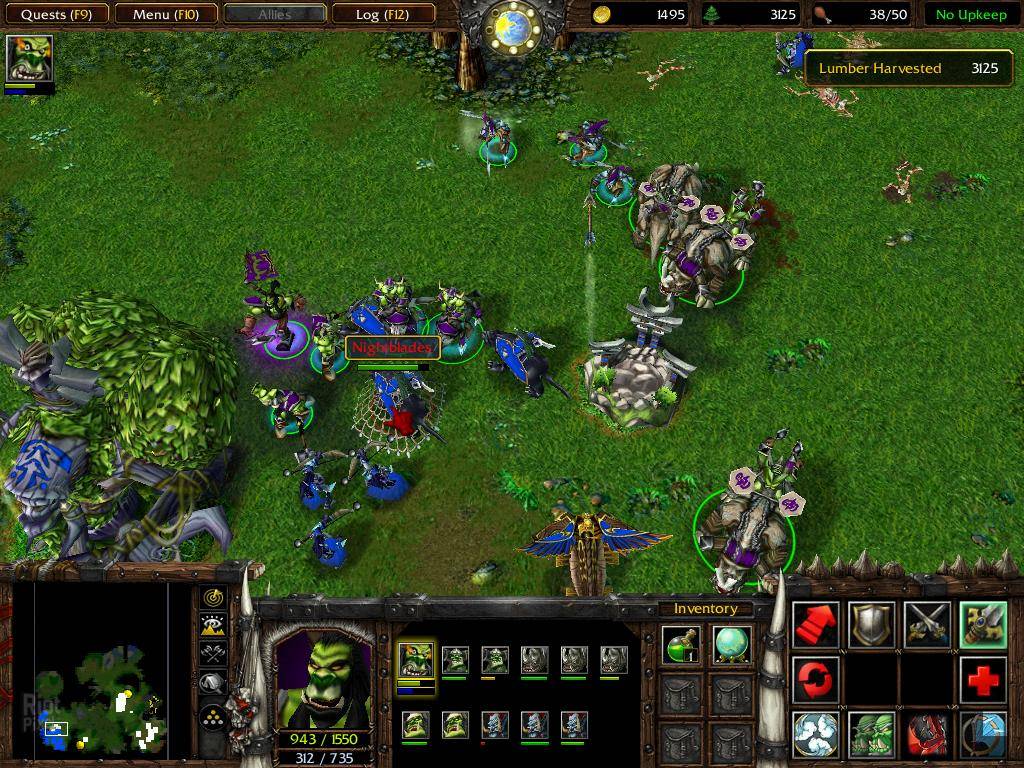
Task: Open the formation toggle button with dots
Action: coord(213,717)
